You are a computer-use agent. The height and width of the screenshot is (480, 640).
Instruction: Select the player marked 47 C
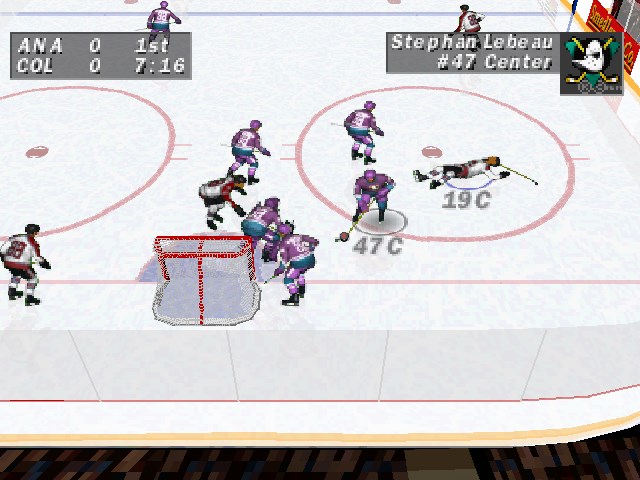373,200
